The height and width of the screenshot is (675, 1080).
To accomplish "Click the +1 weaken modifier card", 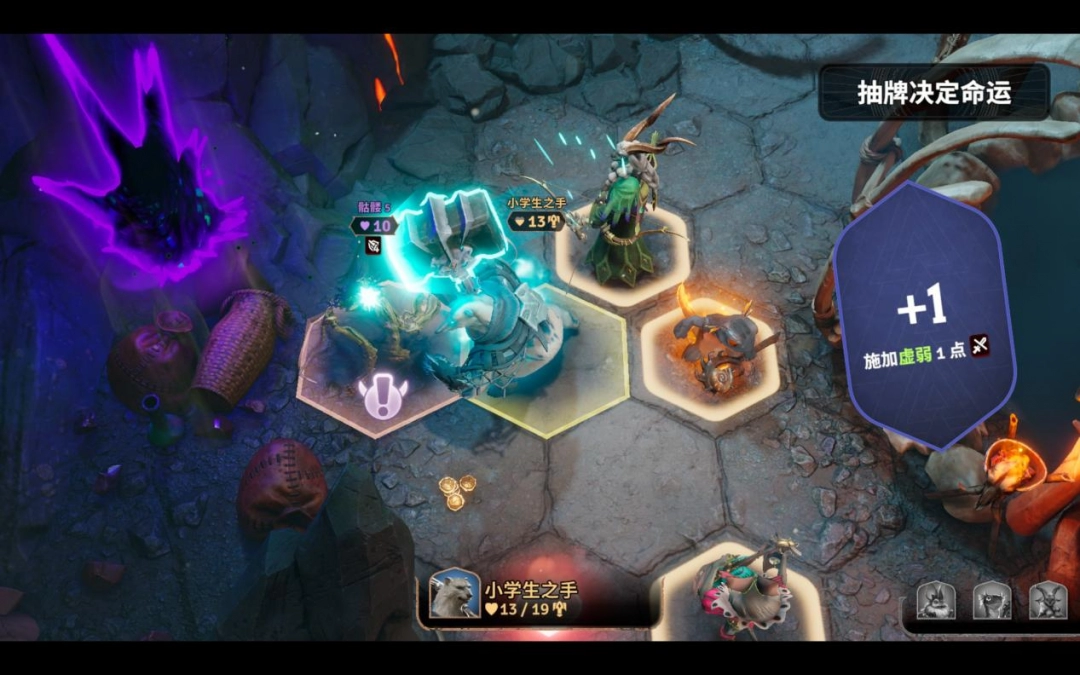I will [x=923, y=317].
